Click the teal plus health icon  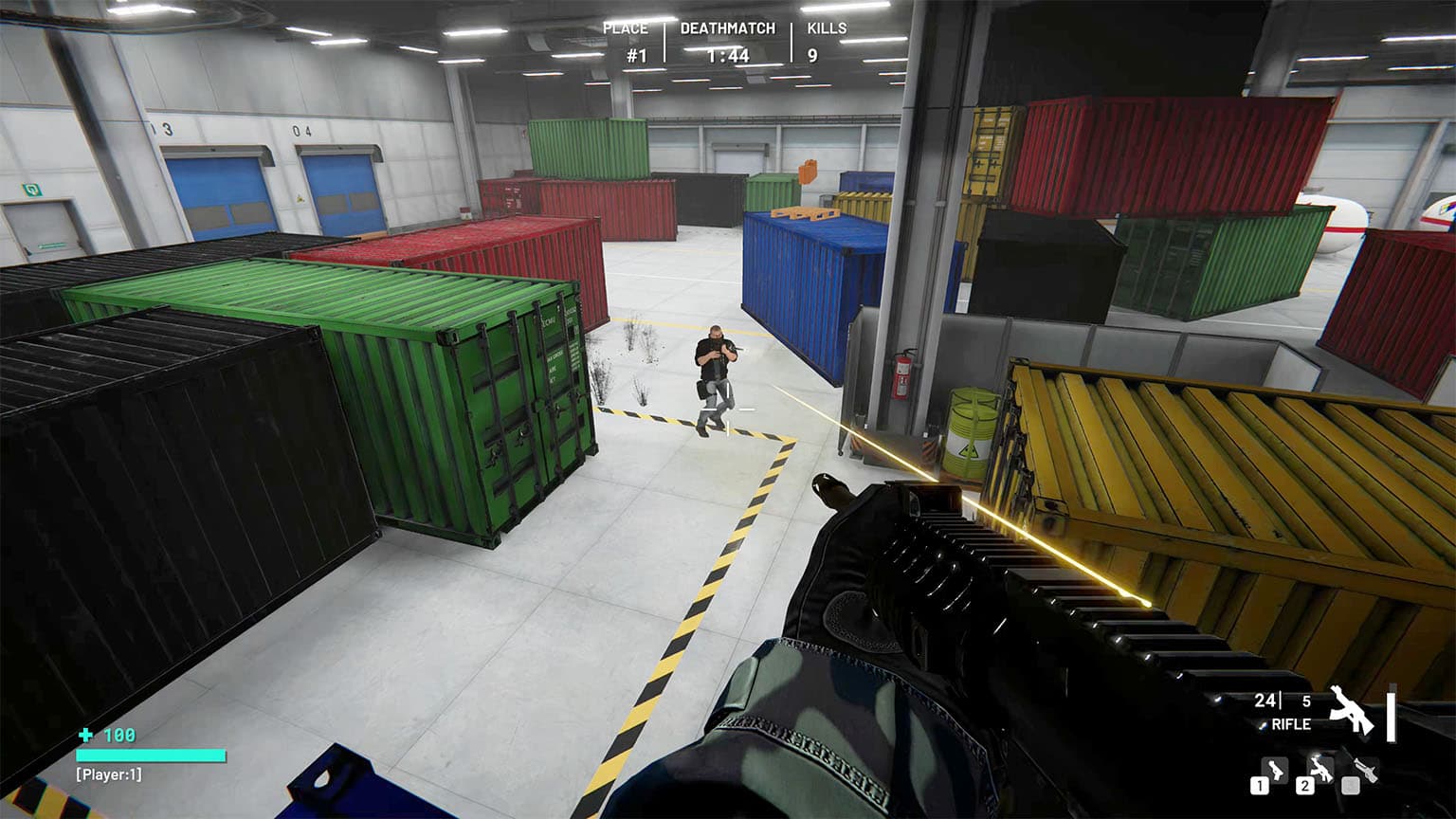pyautogui.click(x=85, y=735)
